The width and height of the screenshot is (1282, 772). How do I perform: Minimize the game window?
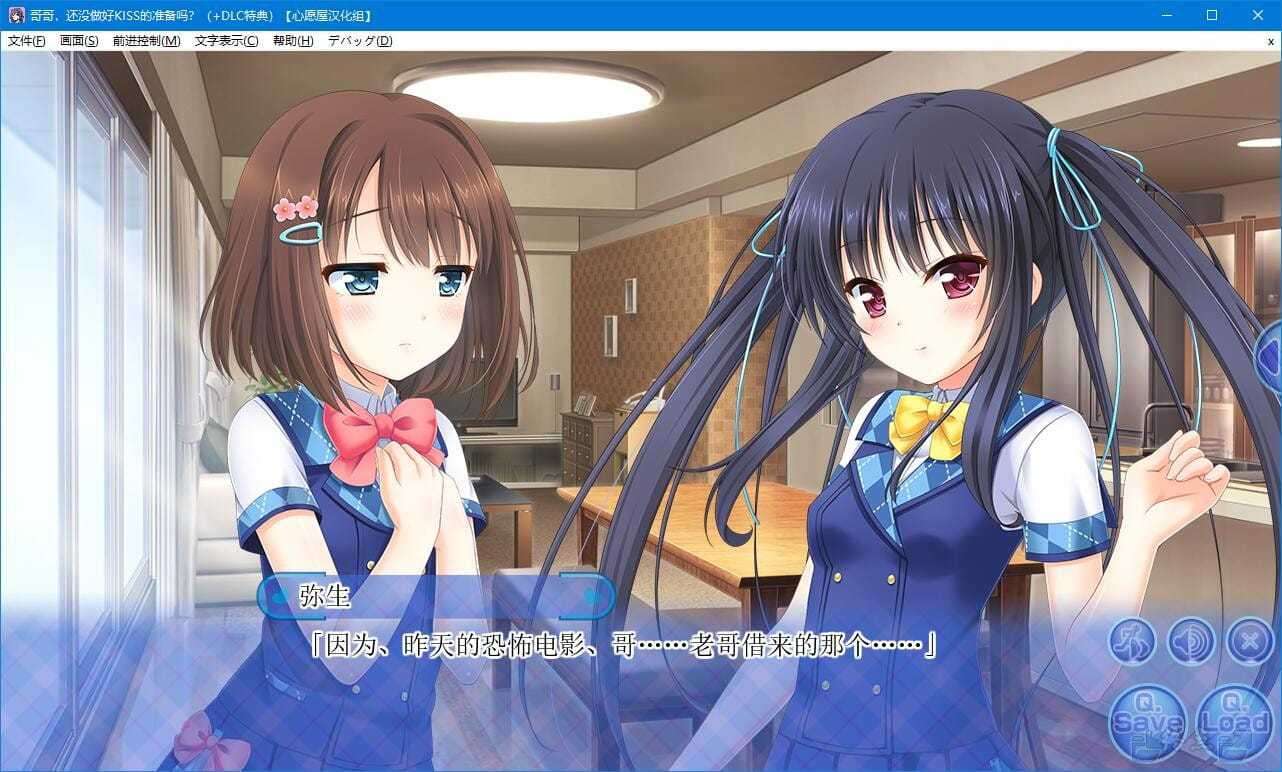point(1166,15)
